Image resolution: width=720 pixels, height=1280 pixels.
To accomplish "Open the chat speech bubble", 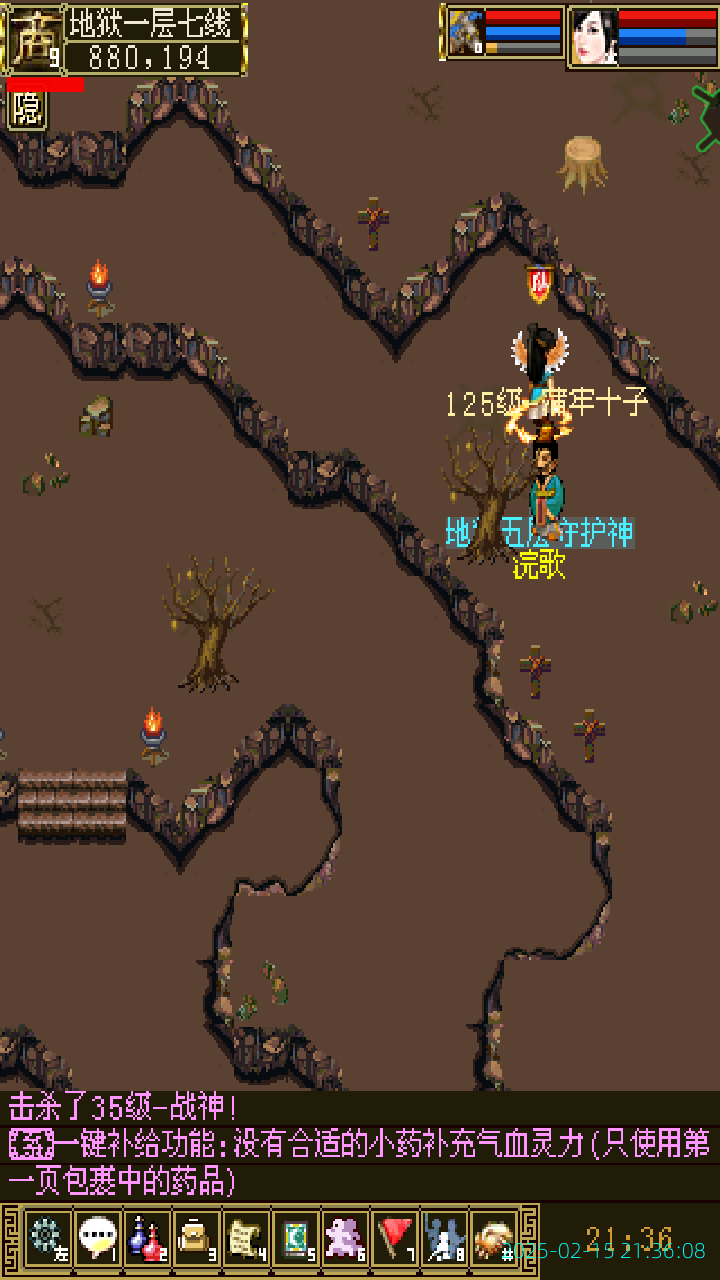I will [x=97, y=1237].
